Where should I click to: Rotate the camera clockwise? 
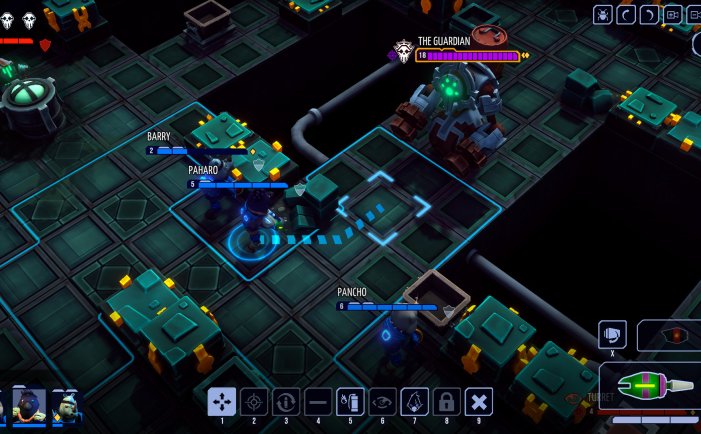[x=649, y=14]
